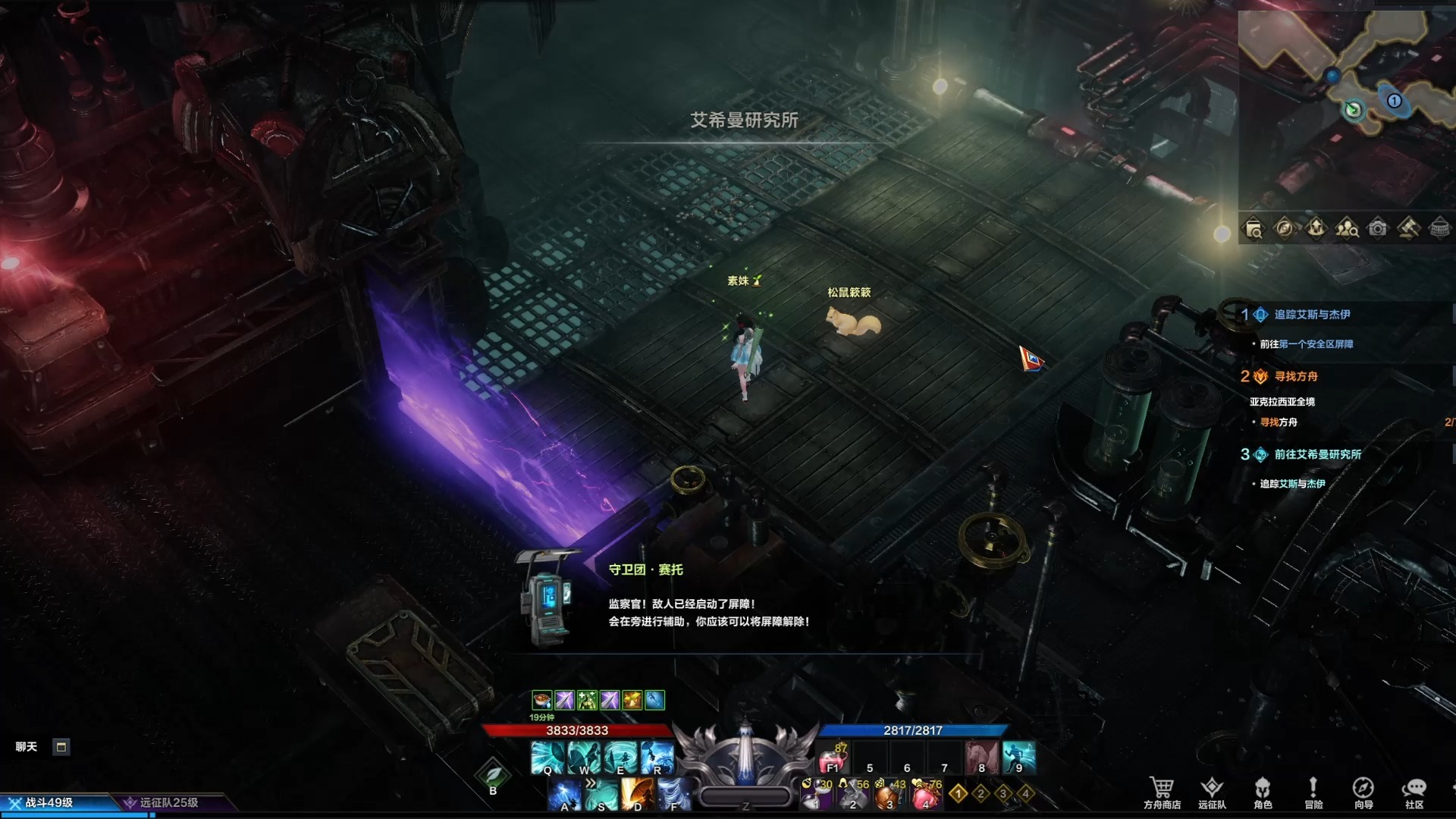
Task: Open the 社区 community menu
Action: 1414,792
